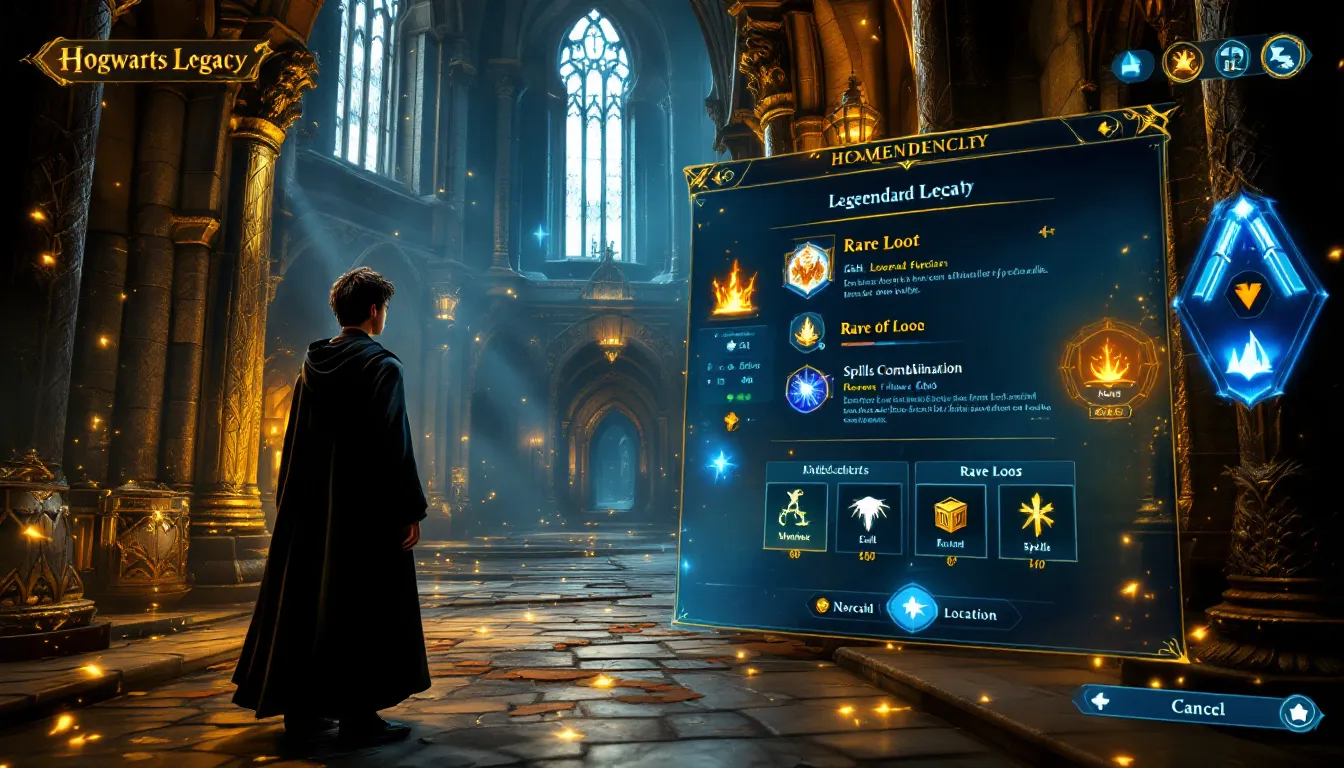
Task: Click the Cancel button
Action: point(1197,708)
